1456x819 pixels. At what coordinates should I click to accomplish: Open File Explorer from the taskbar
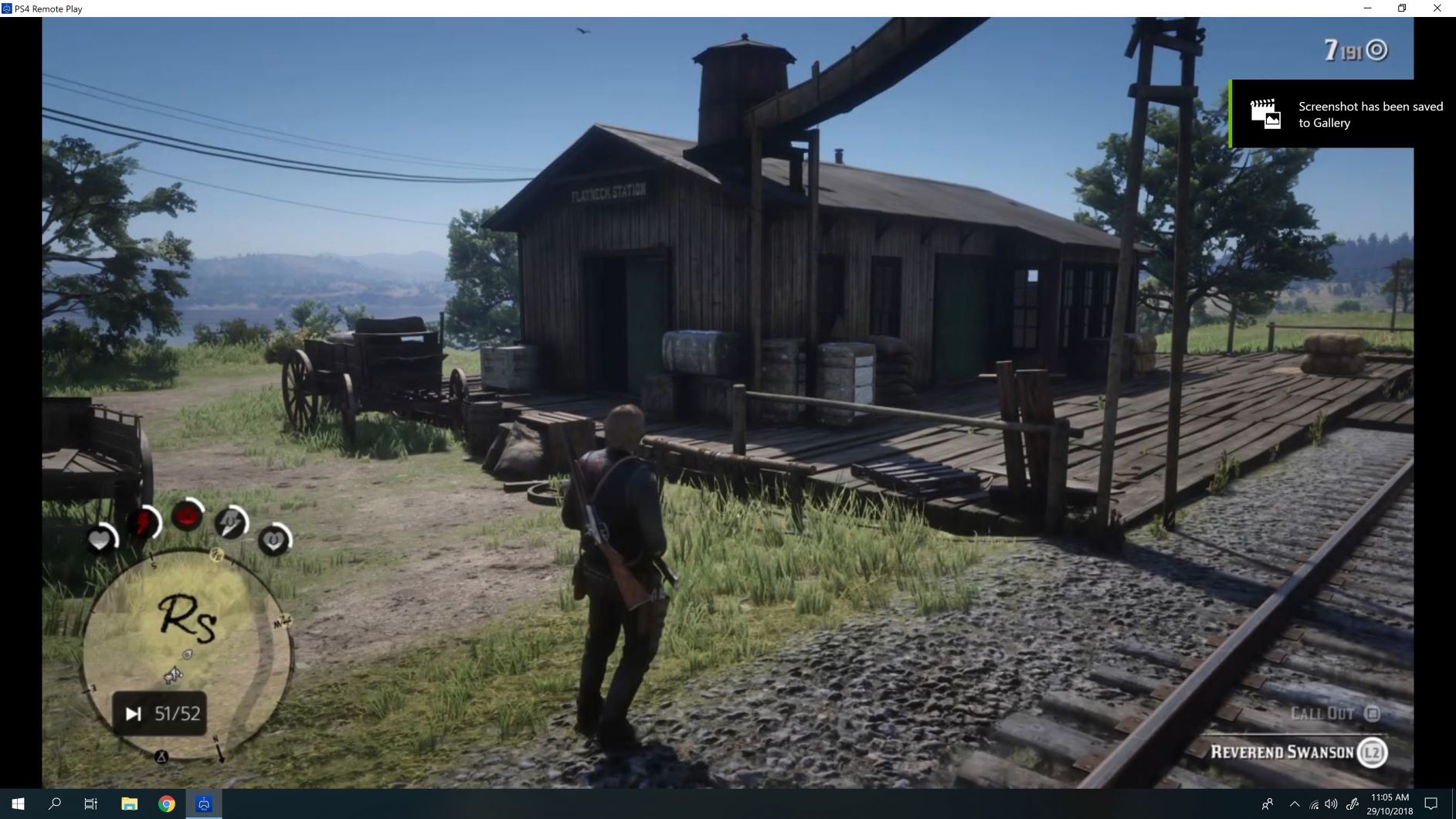point(128,804)
